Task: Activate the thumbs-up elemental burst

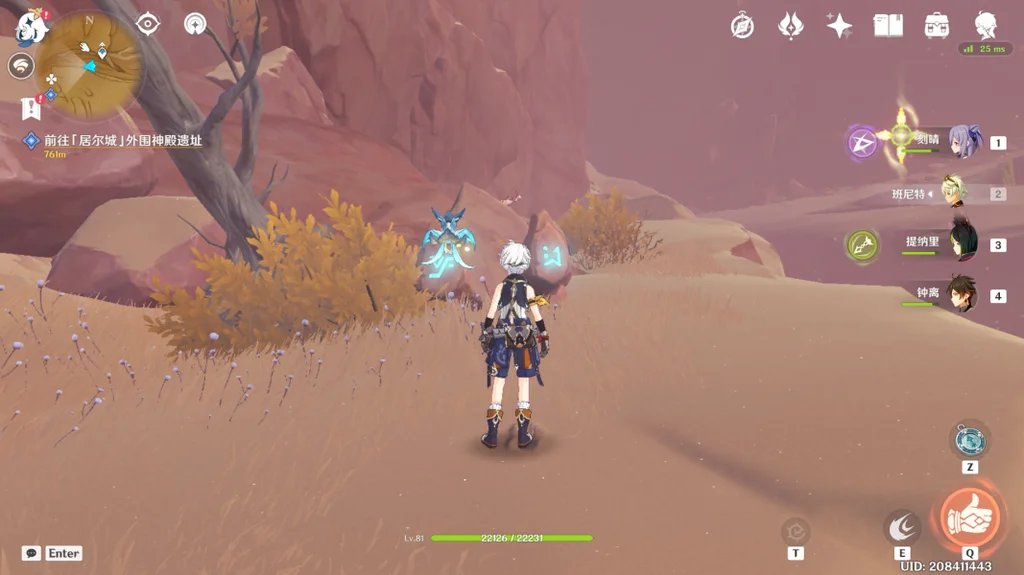Action: point(969,517)
